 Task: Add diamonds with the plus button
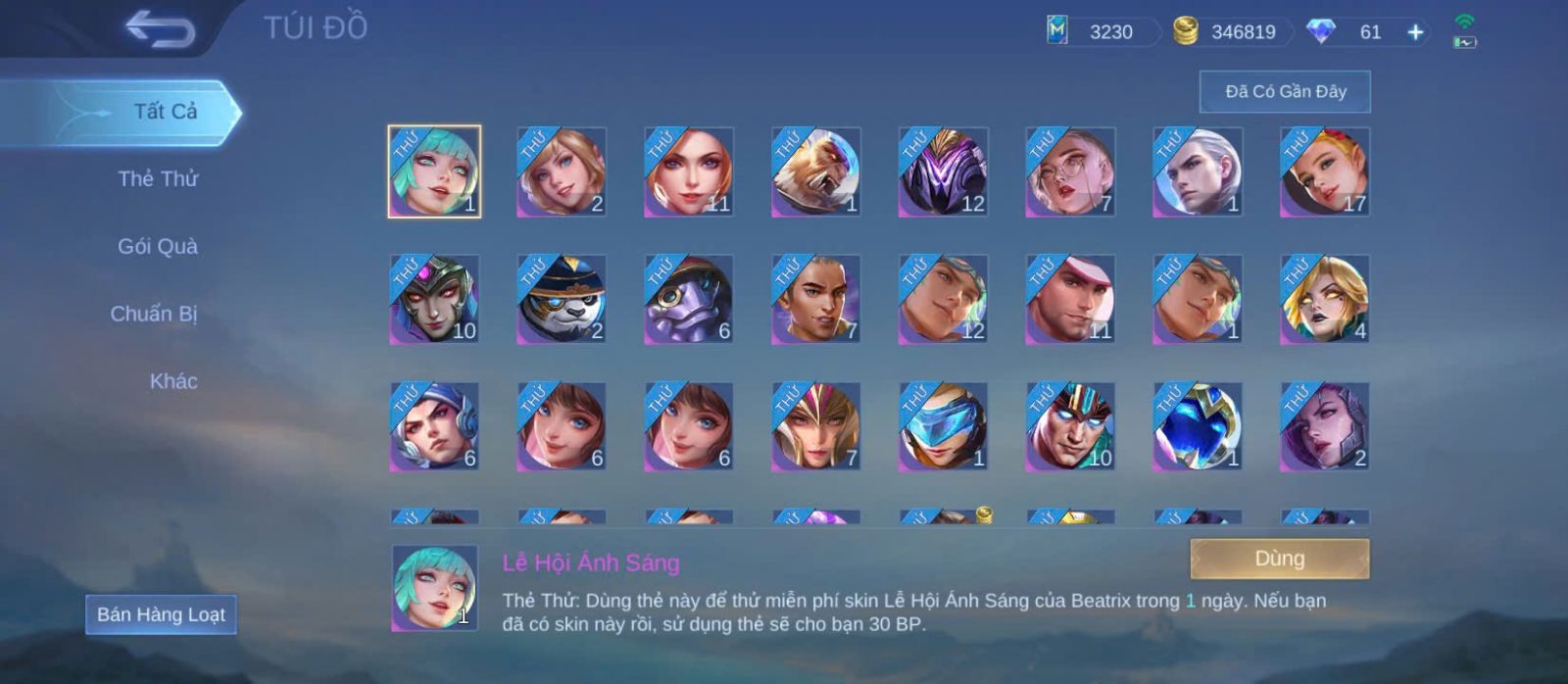click(x=1415, y=32)
